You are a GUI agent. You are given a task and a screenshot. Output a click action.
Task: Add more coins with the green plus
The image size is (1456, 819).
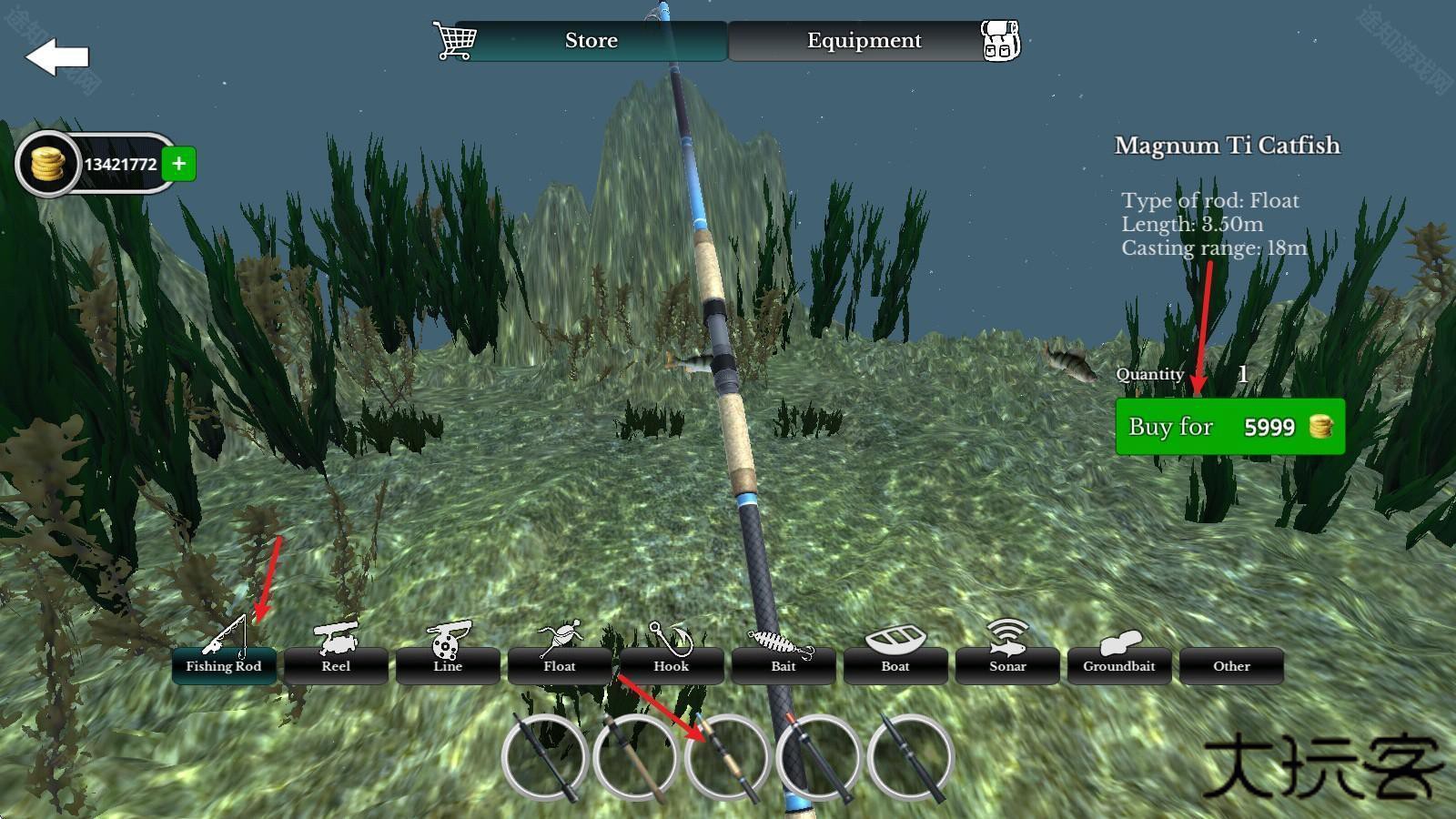(179, 164)
